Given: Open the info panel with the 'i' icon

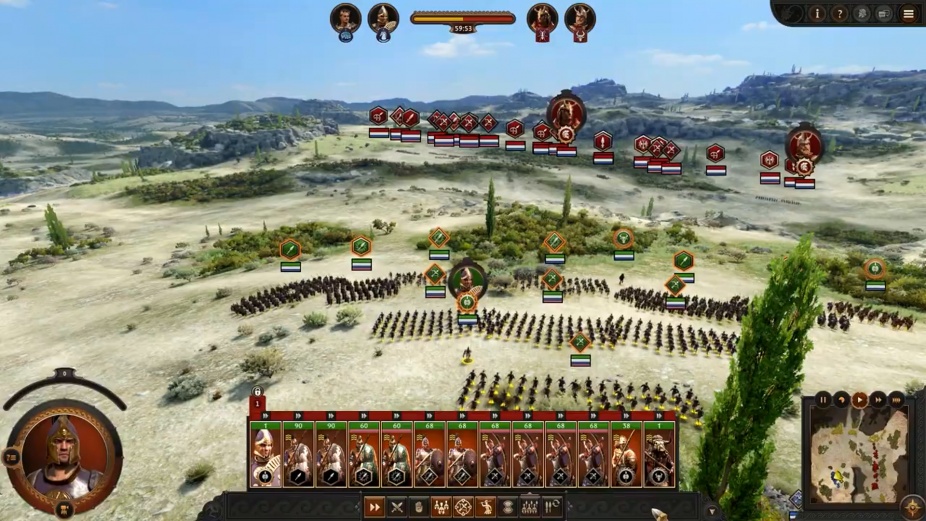Looking at the screenshot, I should pos(817,14).
